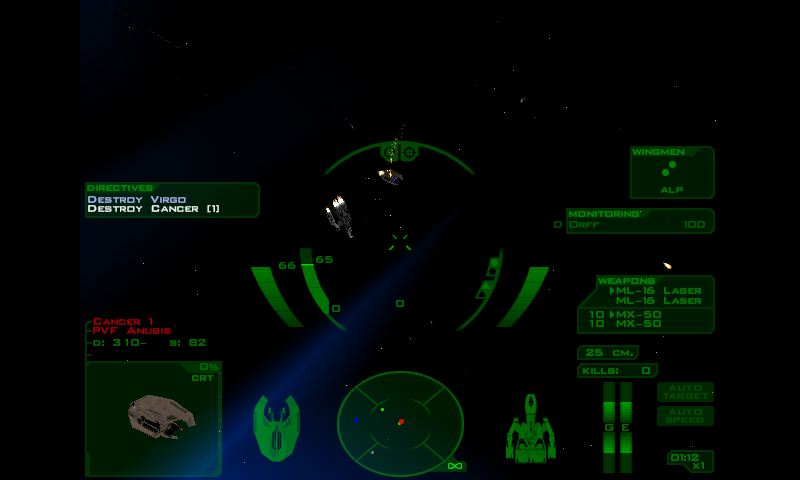
Task: Choose the first ML-16 Laser weapon
Action: point(658,291)
